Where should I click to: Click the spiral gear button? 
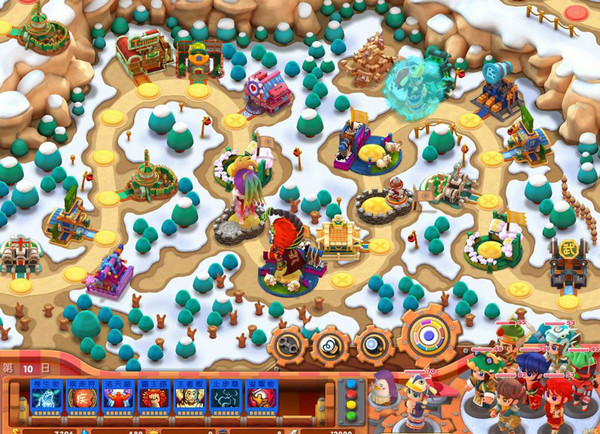pyautogui.click(x=328, y=346)
